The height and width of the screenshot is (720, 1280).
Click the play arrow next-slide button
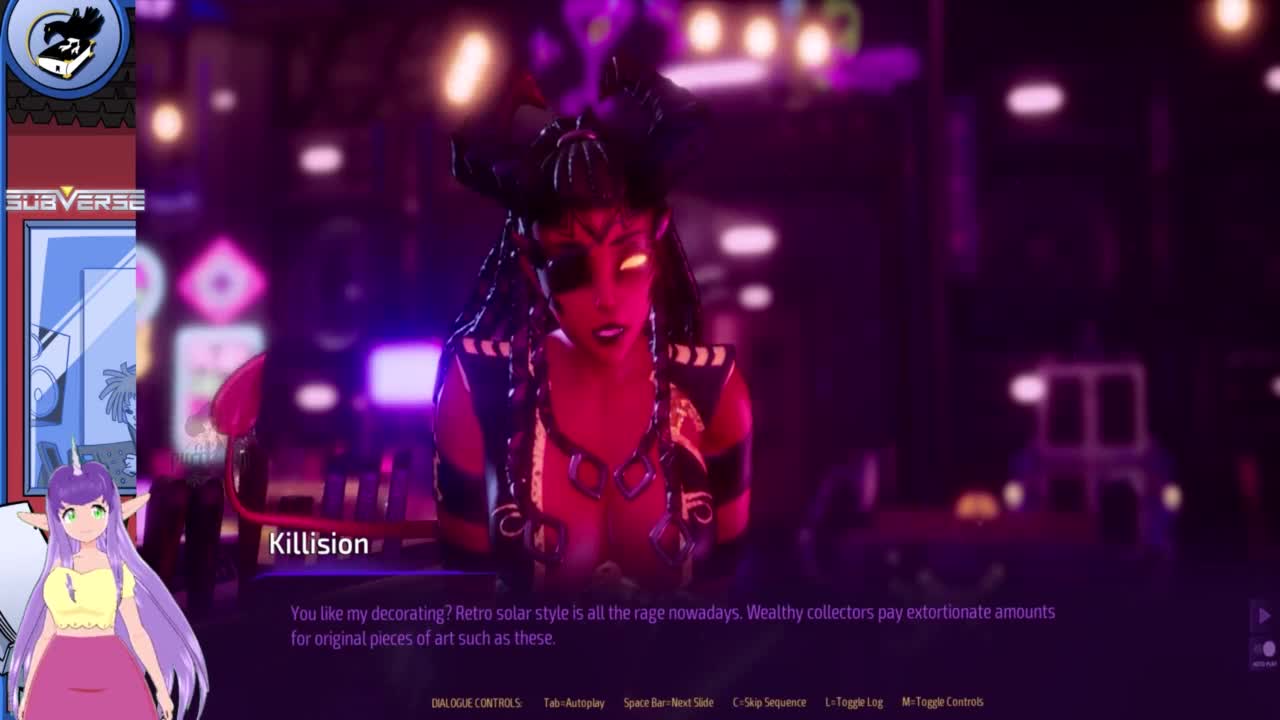point(1263,616)
